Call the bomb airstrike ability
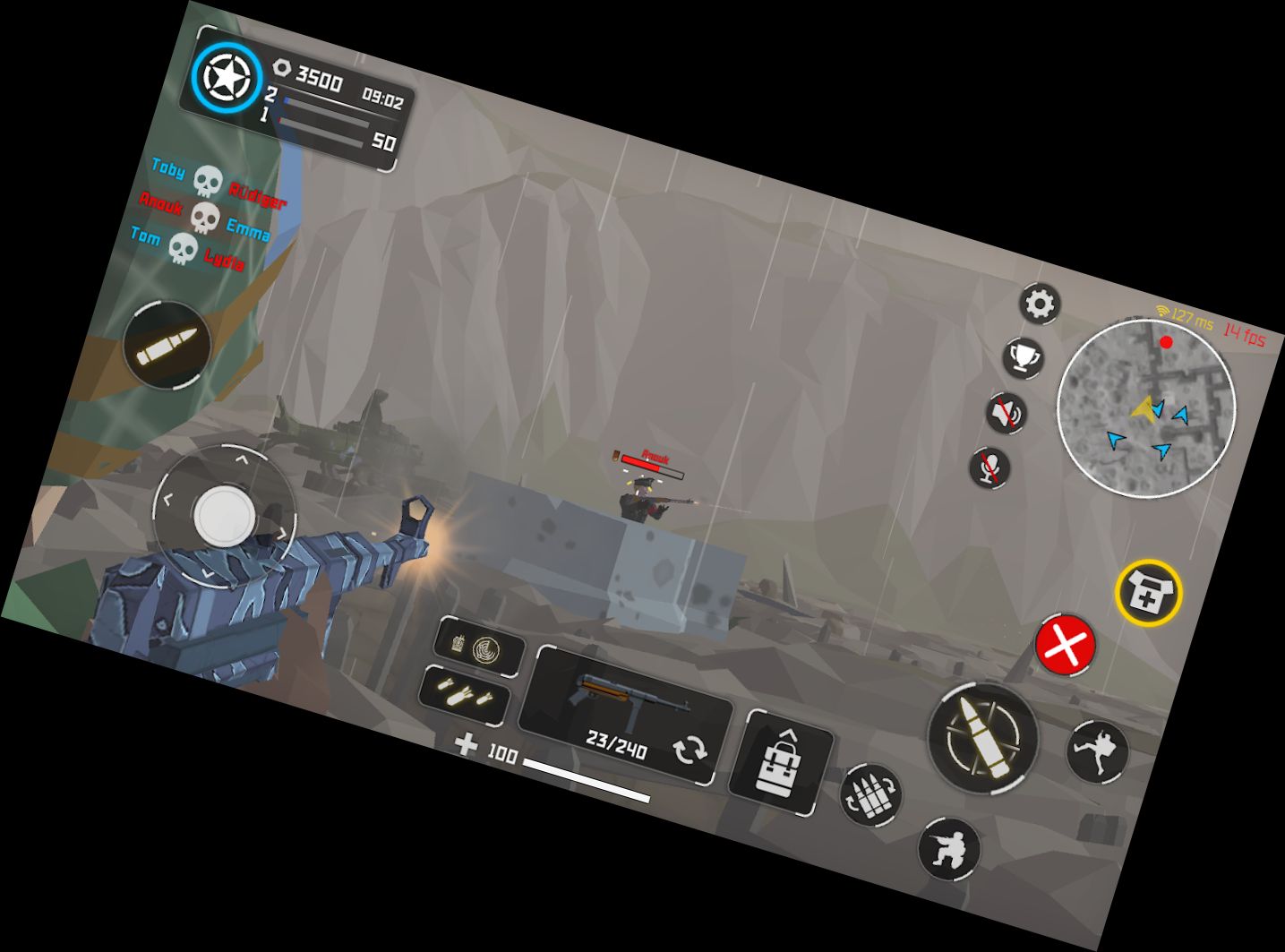Viewport: 1285px width, 952px height. click(x=465, y=694)
